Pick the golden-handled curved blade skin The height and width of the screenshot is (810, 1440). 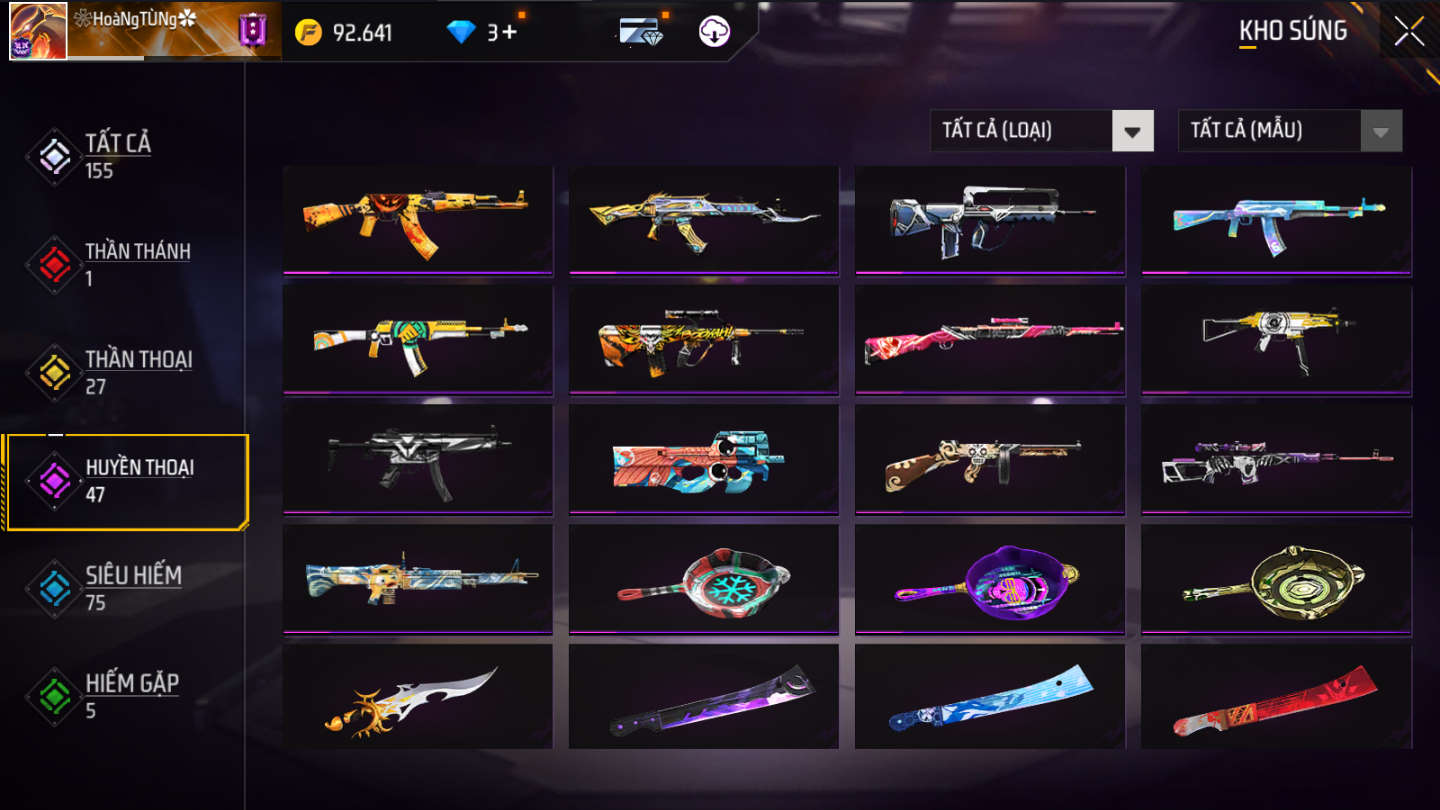click(x=418, y=697)
